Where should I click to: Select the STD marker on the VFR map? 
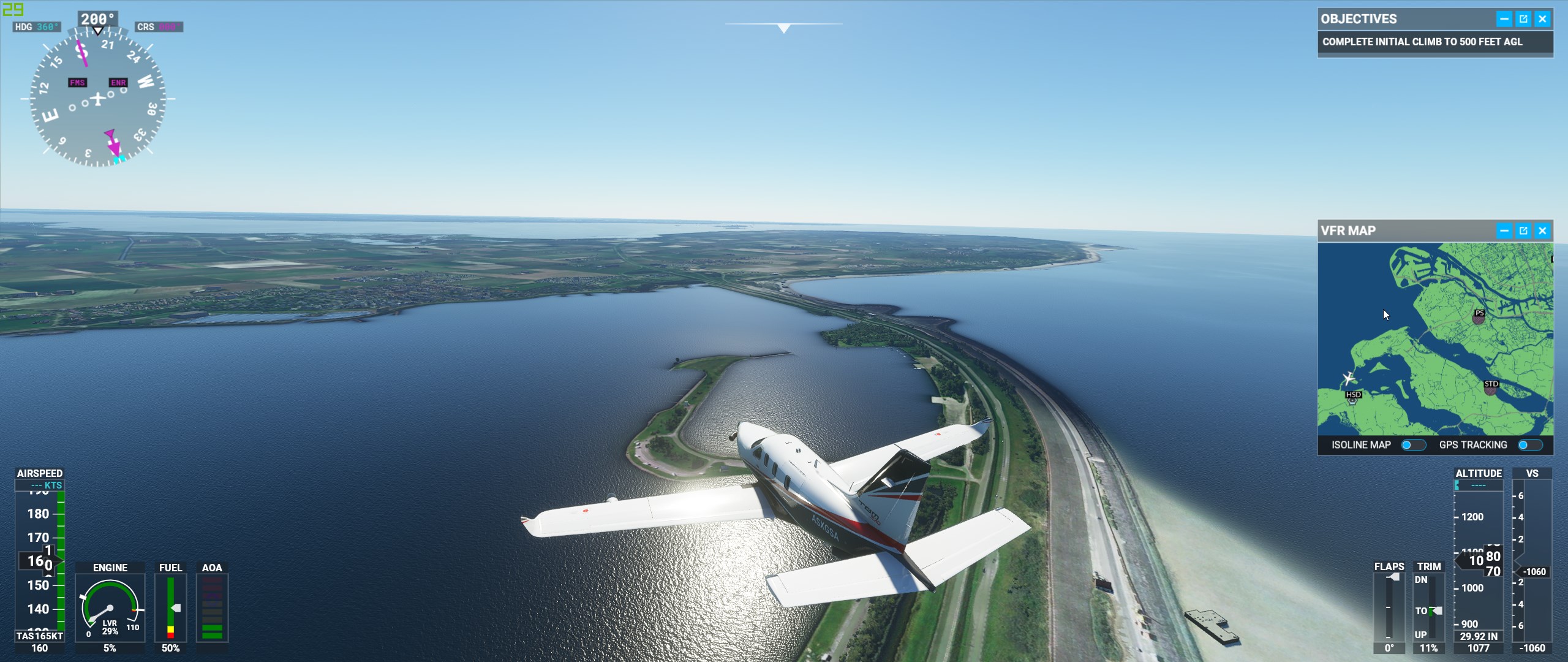1491,387
